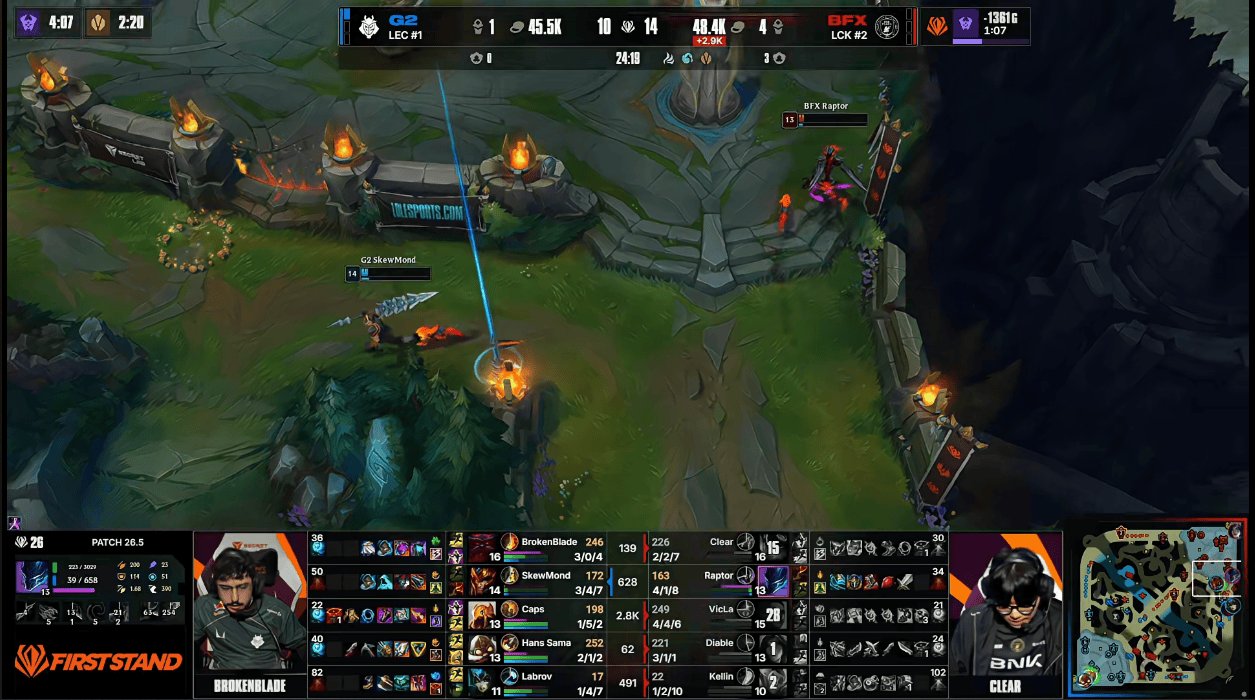This screenshot has height=700, width=1255.
Task: Select BrokenBlade's row in the scoreboard
Action: 550,547
